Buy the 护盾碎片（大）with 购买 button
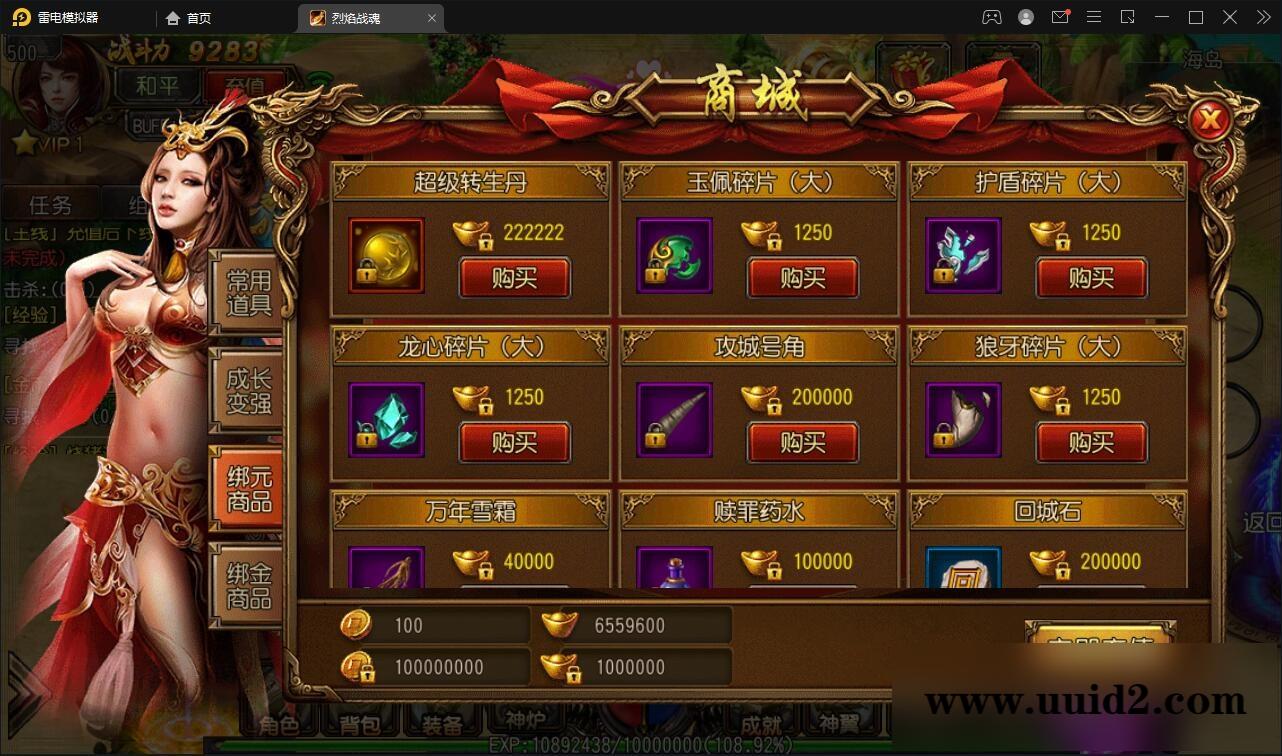The height and width of the screenshot is (756, 1282). (x=1092, y=278)
